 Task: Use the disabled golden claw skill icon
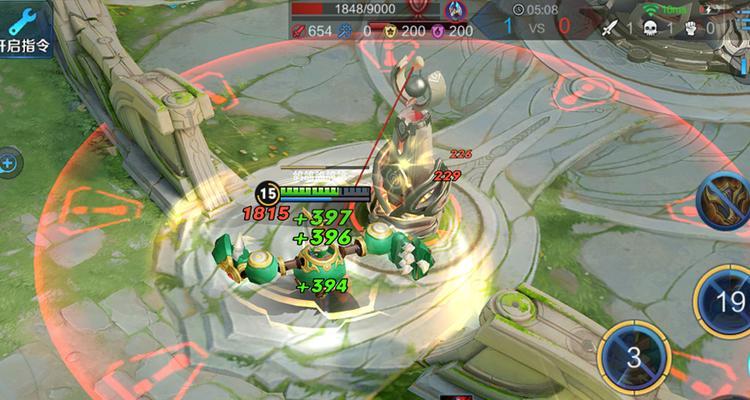(727, 198)
